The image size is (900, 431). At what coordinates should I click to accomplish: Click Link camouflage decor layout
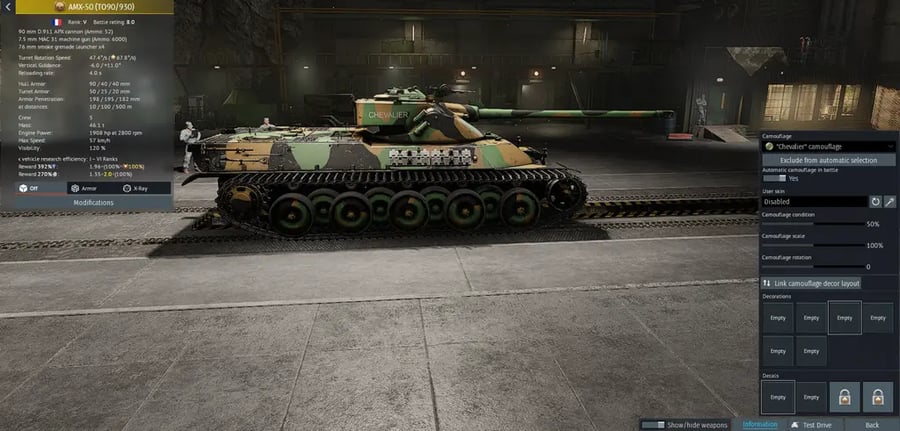click(812, 284)
